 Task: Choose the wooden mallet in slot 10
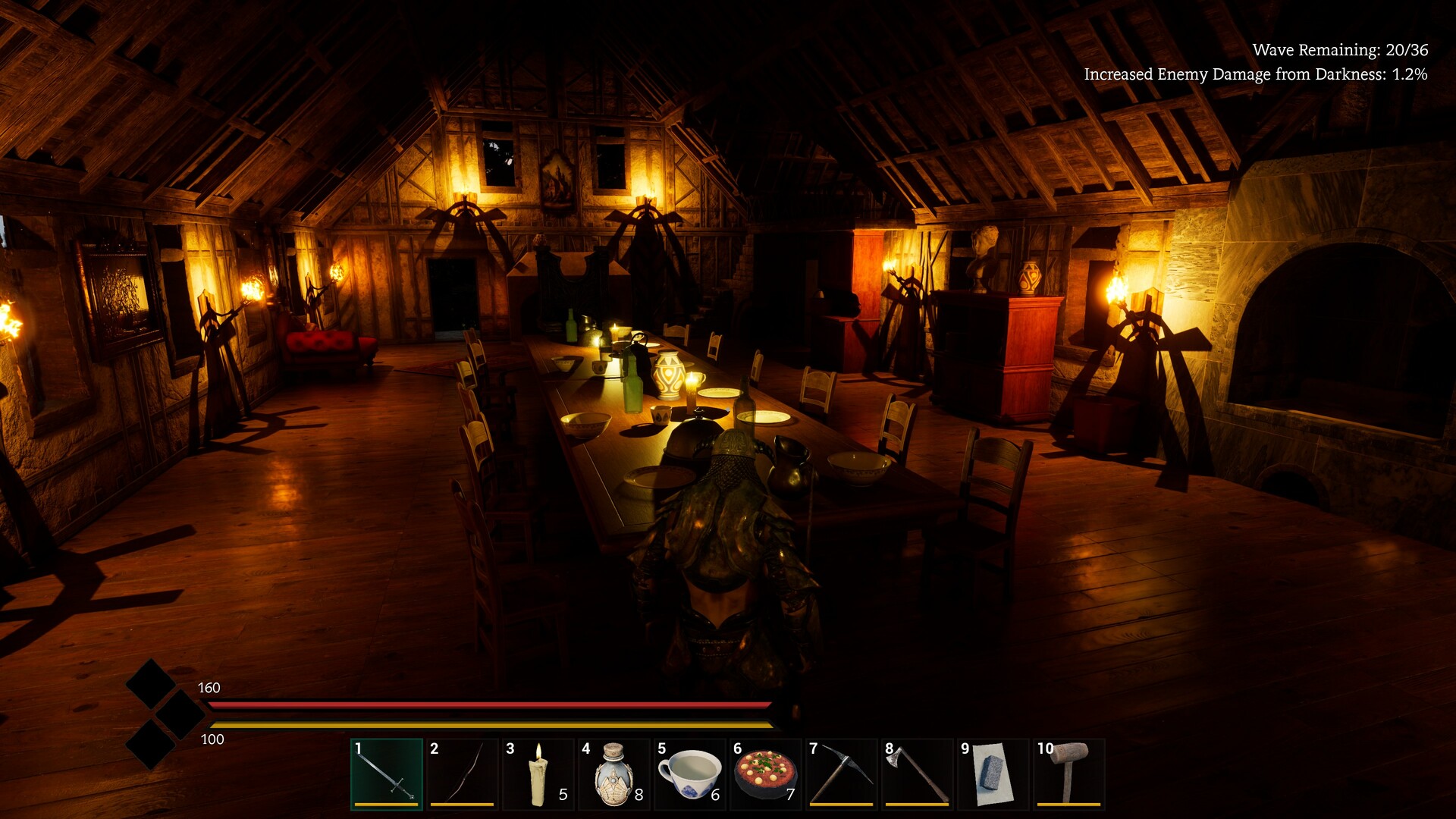[x=1069, y=773]
